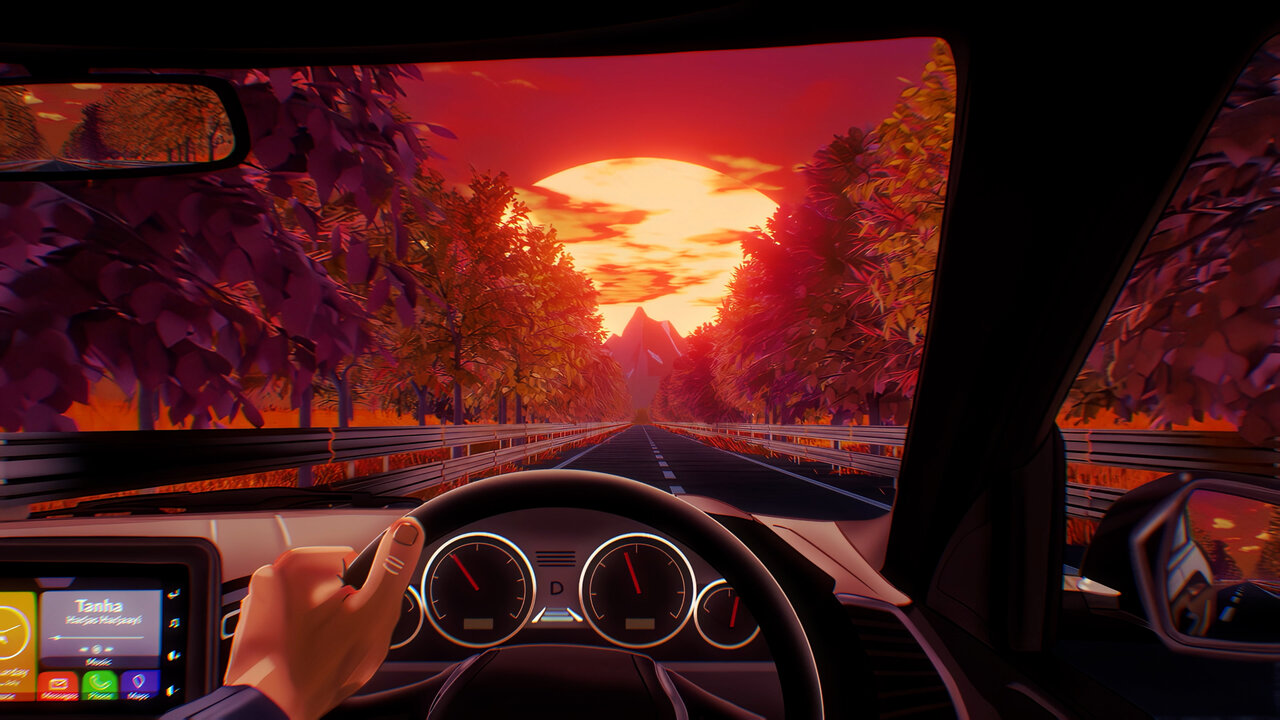Tap the return arrow sidebar icon
This screenshot has width=1280, height=720.
(x=174, y=593)
